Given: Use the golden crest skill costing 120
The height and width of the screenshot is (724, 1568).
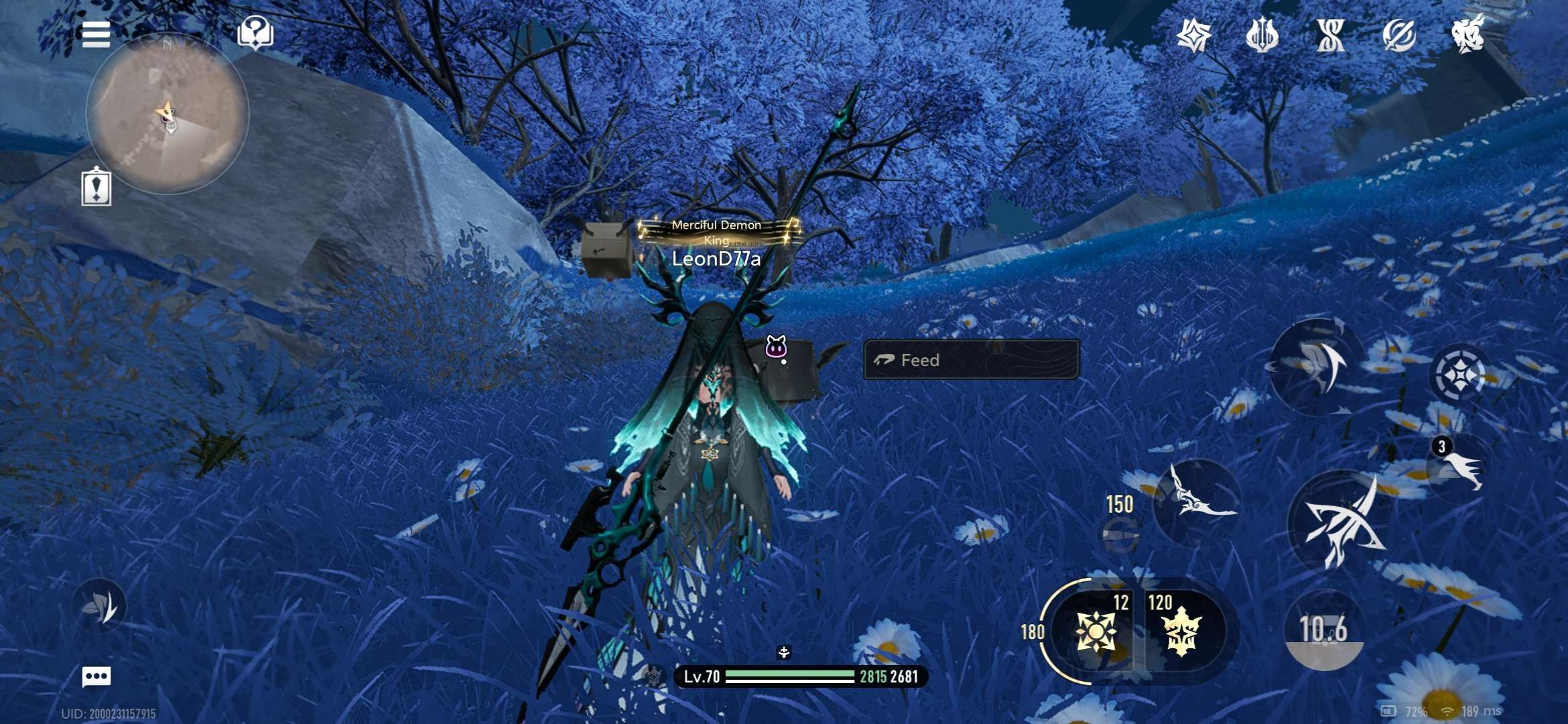Looking at the screenshot, I should point(1182,631).
